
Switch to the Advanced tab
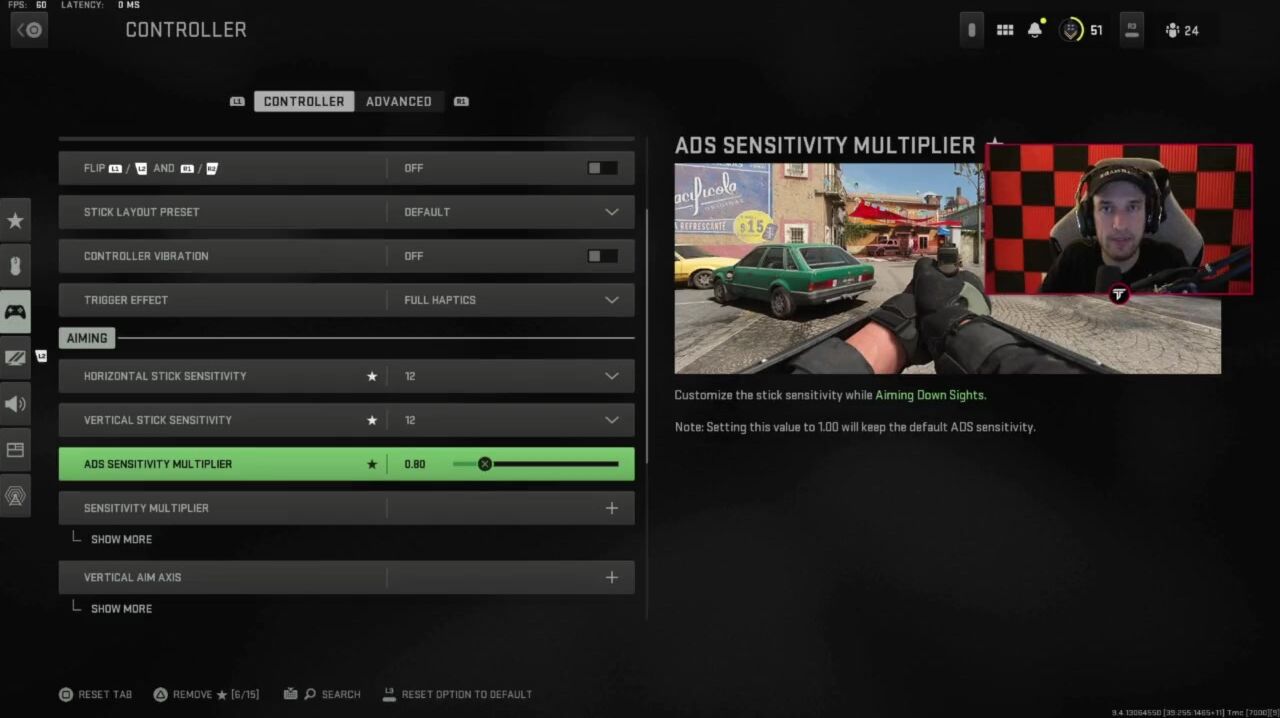398,101
